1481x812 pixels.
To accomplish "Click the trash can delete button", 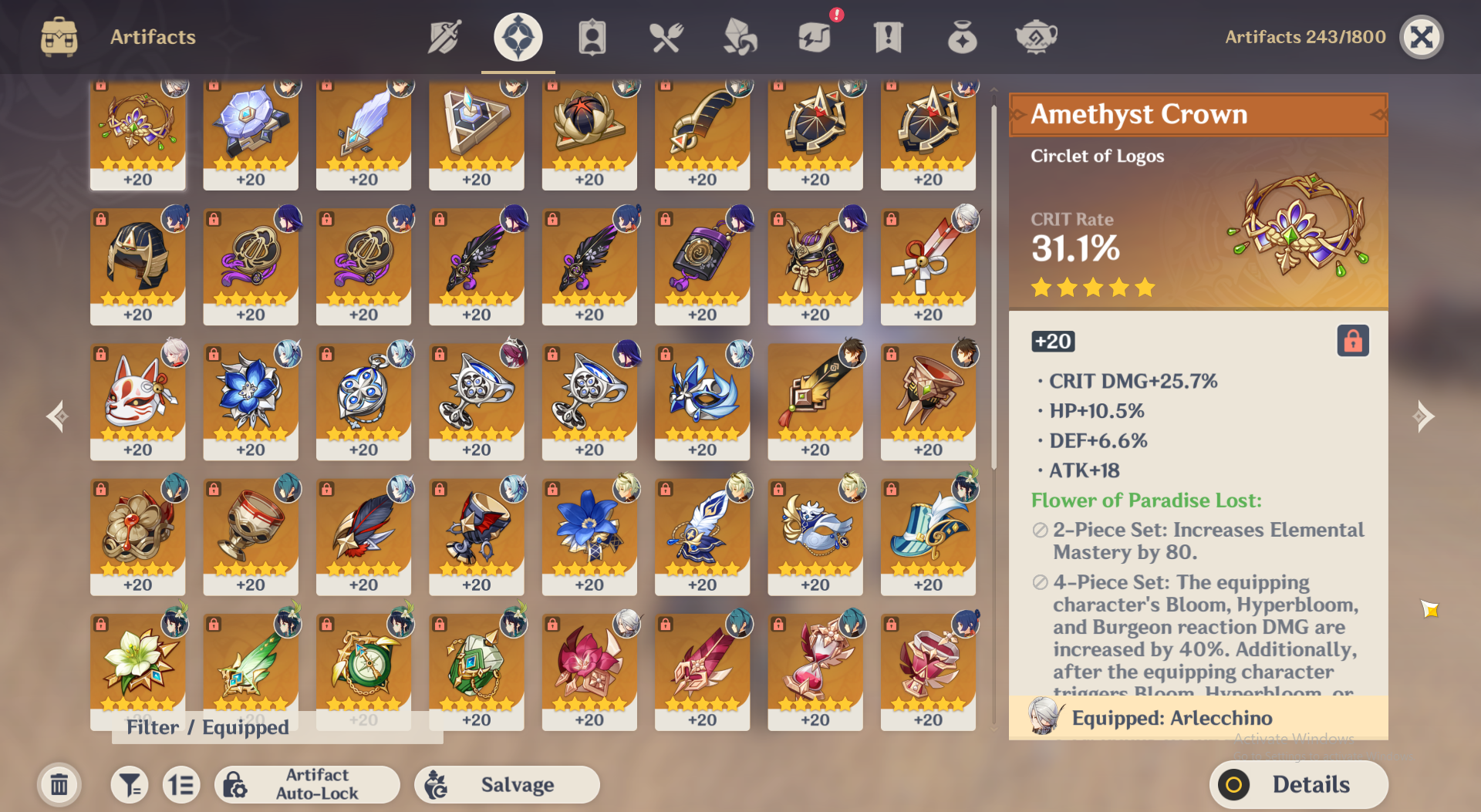I will click(59, 785).
